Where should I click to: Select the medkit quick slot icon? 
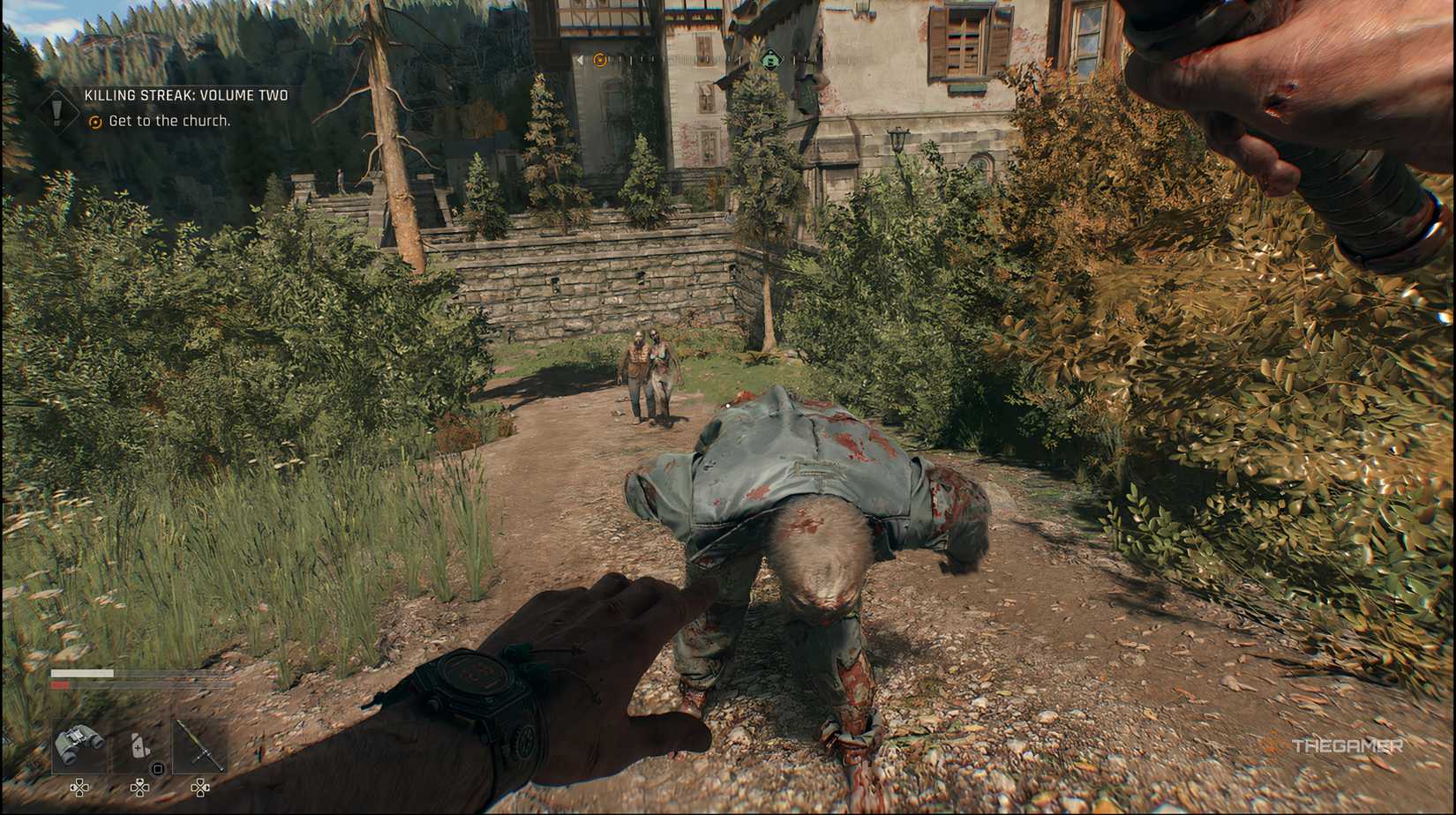tap(140, 745)
